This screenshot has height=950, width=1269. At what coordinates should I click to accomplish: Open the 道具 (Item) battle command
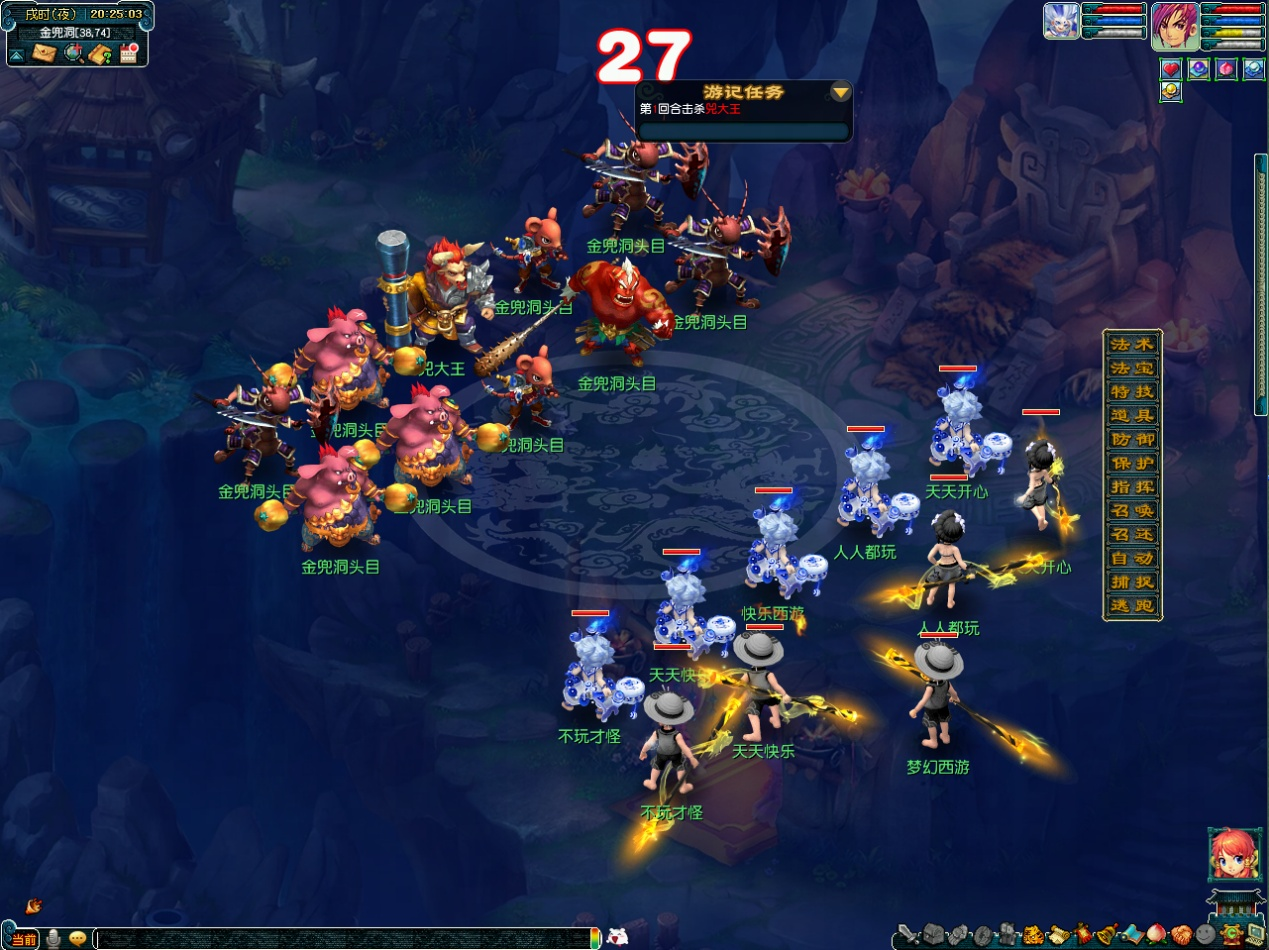point(1132,415)
